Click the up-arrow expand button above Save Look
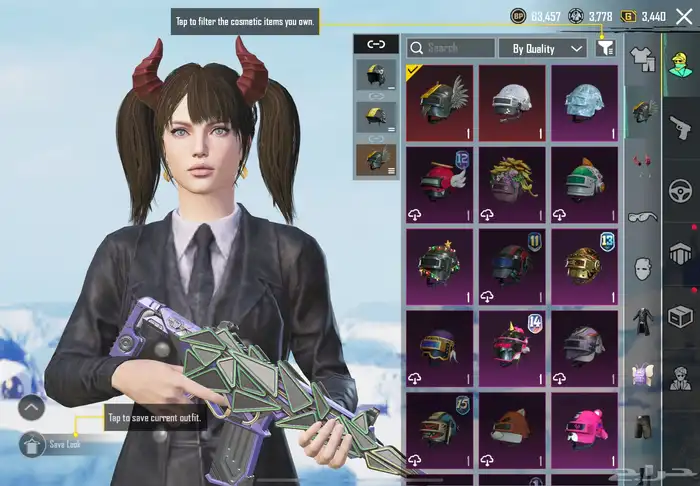The height and width of the screenshot is (486, 700). [x=32, y=407]
